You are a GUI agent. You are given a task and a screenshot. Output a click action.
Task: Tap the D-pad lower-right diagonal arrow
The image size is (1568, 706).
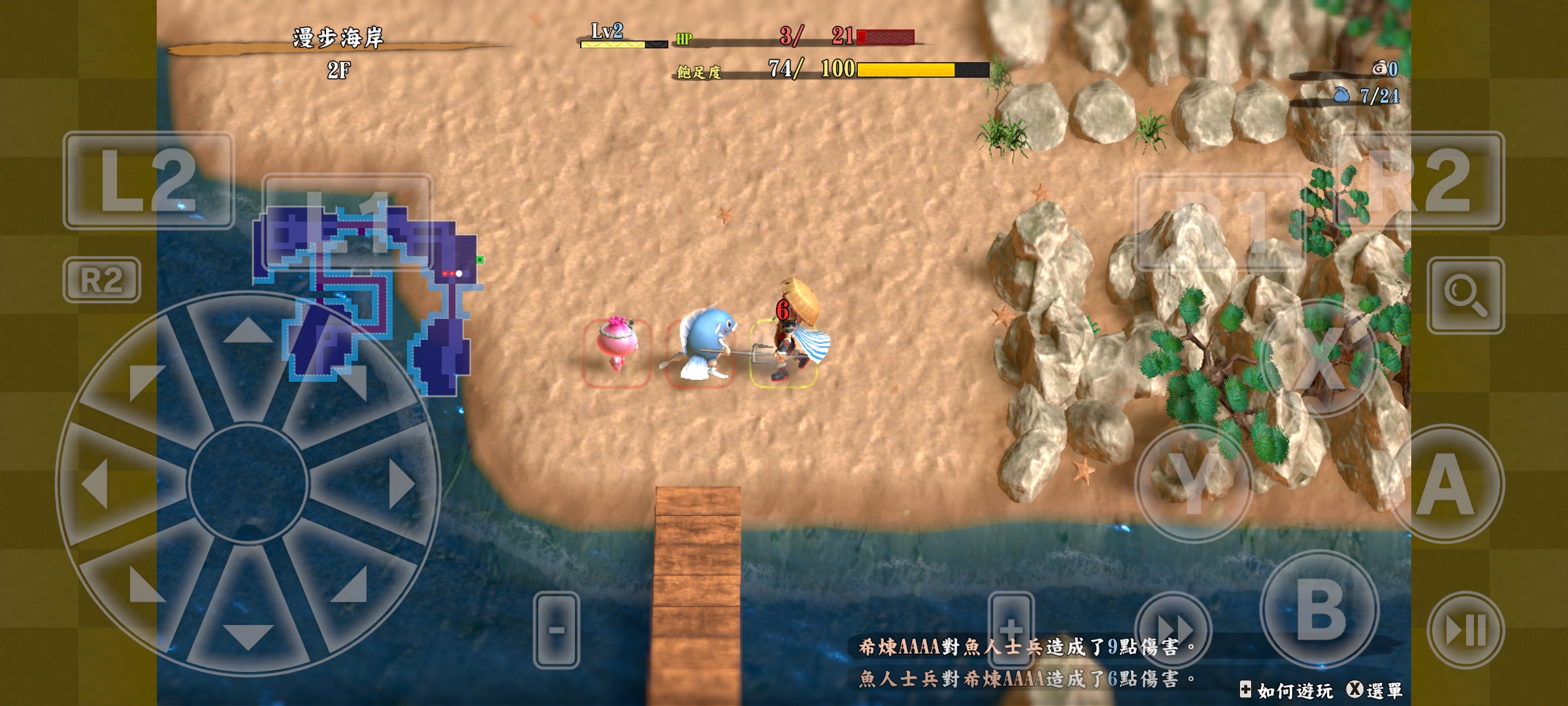pyautogui.click(x=350, y=585)
